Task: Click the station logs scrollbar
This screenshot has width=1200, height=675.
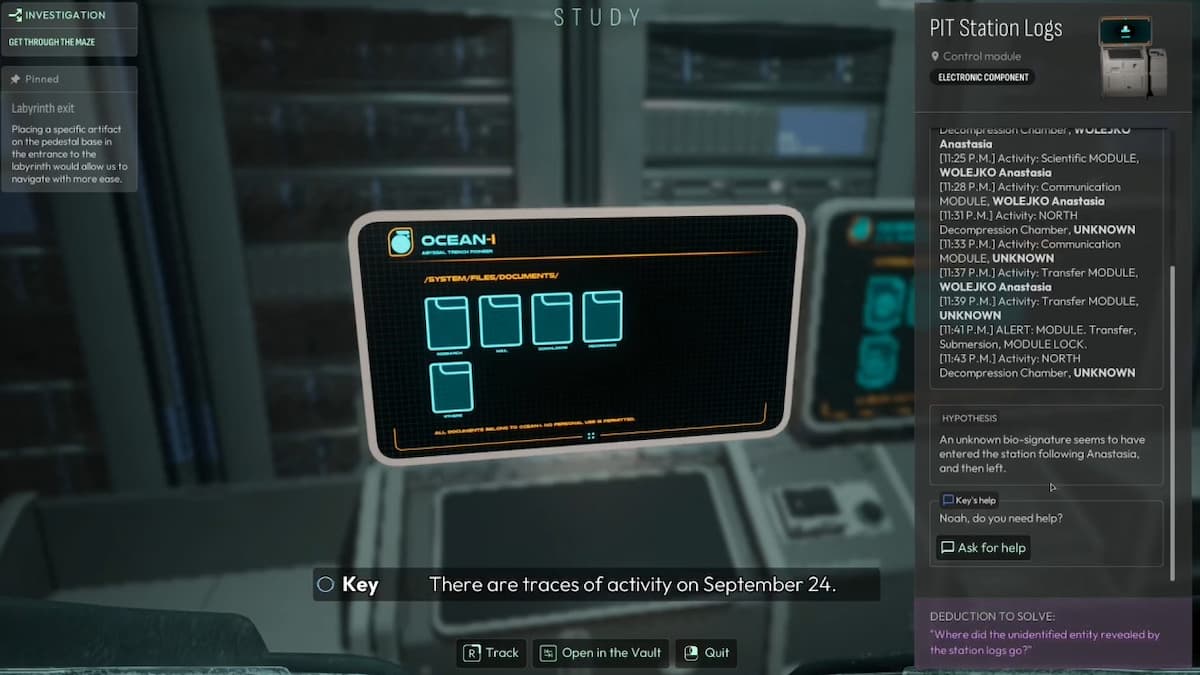Action: pos(1173,420)
